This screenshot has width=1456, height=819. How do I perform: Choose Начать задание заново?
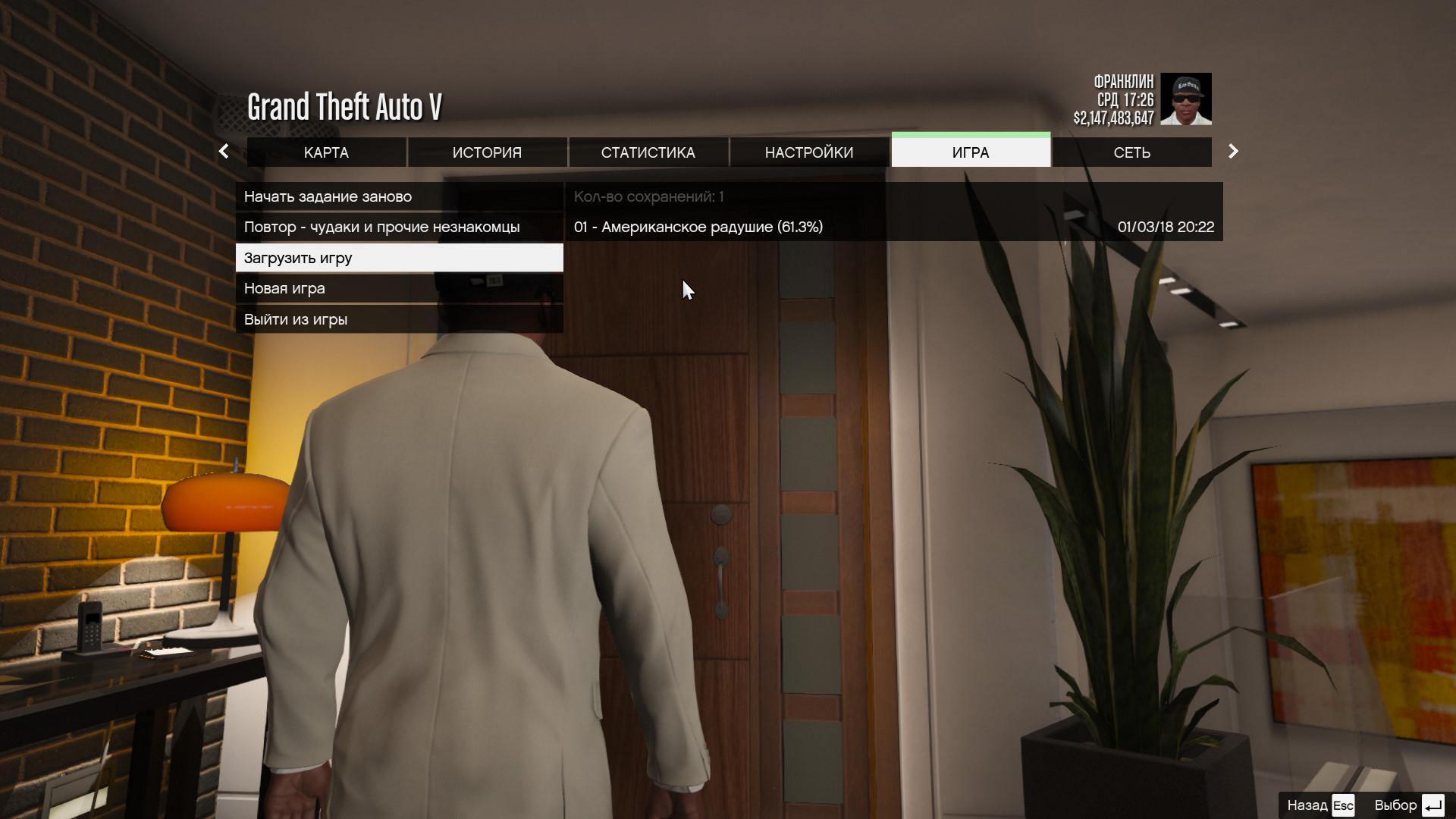pyautogui.click(x=399, y=196)
